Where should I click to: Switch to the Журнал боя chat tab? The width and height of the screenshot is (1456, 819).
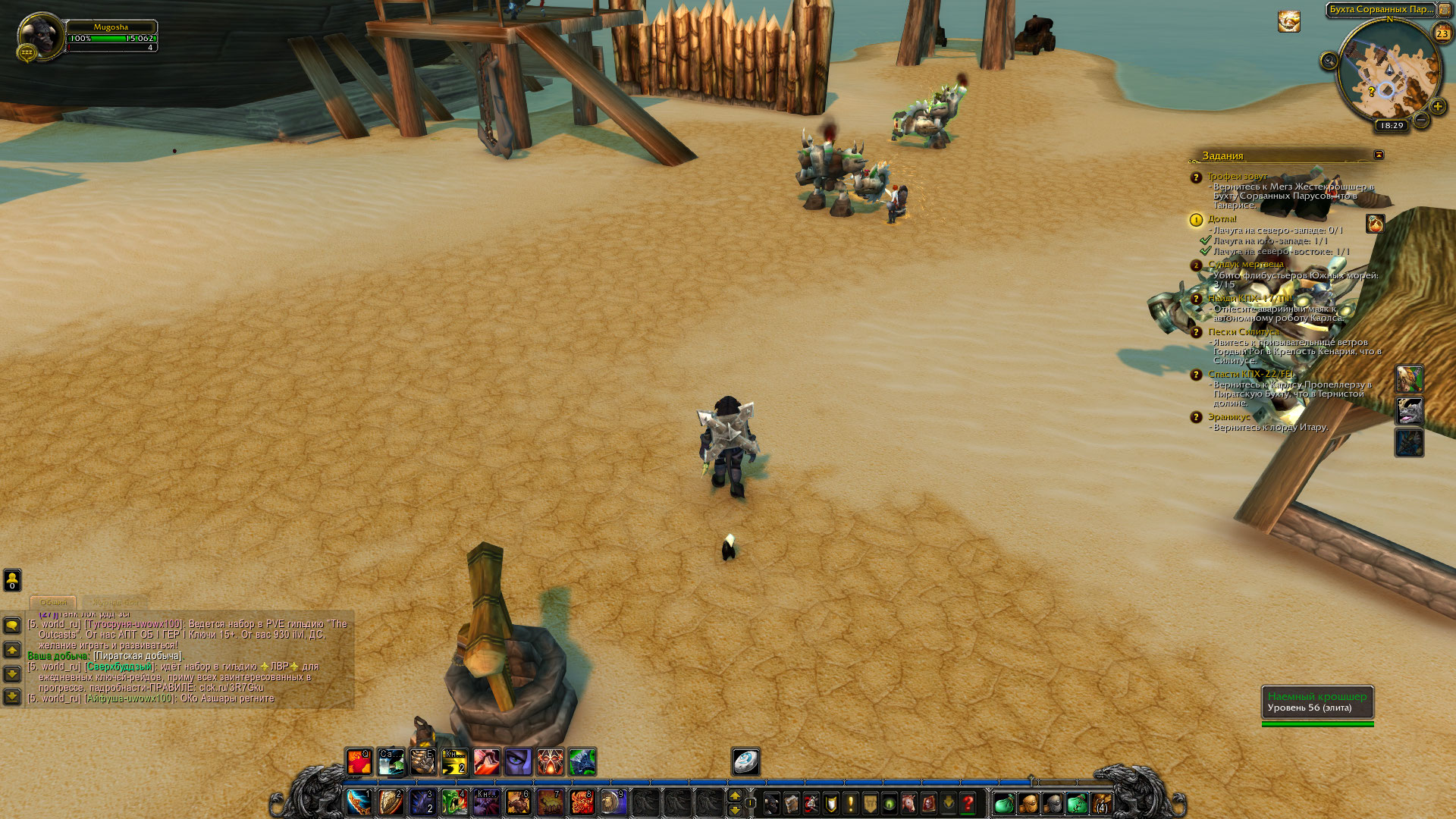(115, 602)
